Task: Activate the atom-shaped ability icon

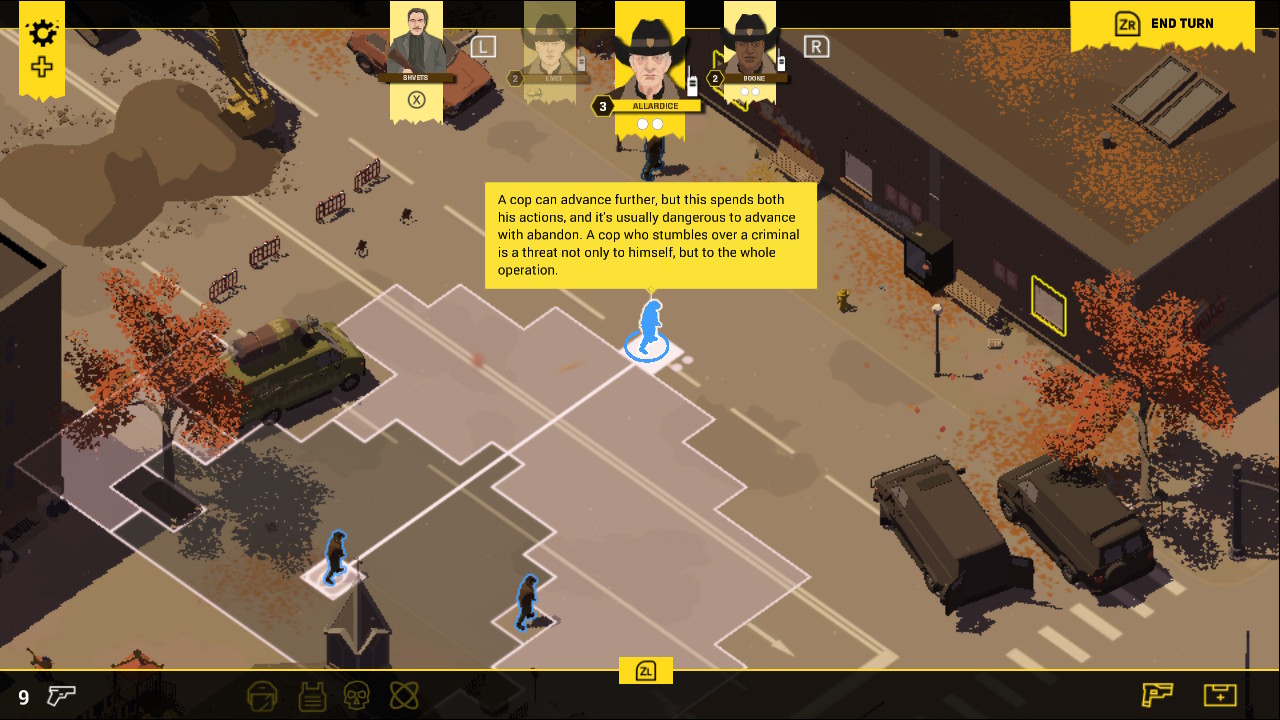Action: 404,695
